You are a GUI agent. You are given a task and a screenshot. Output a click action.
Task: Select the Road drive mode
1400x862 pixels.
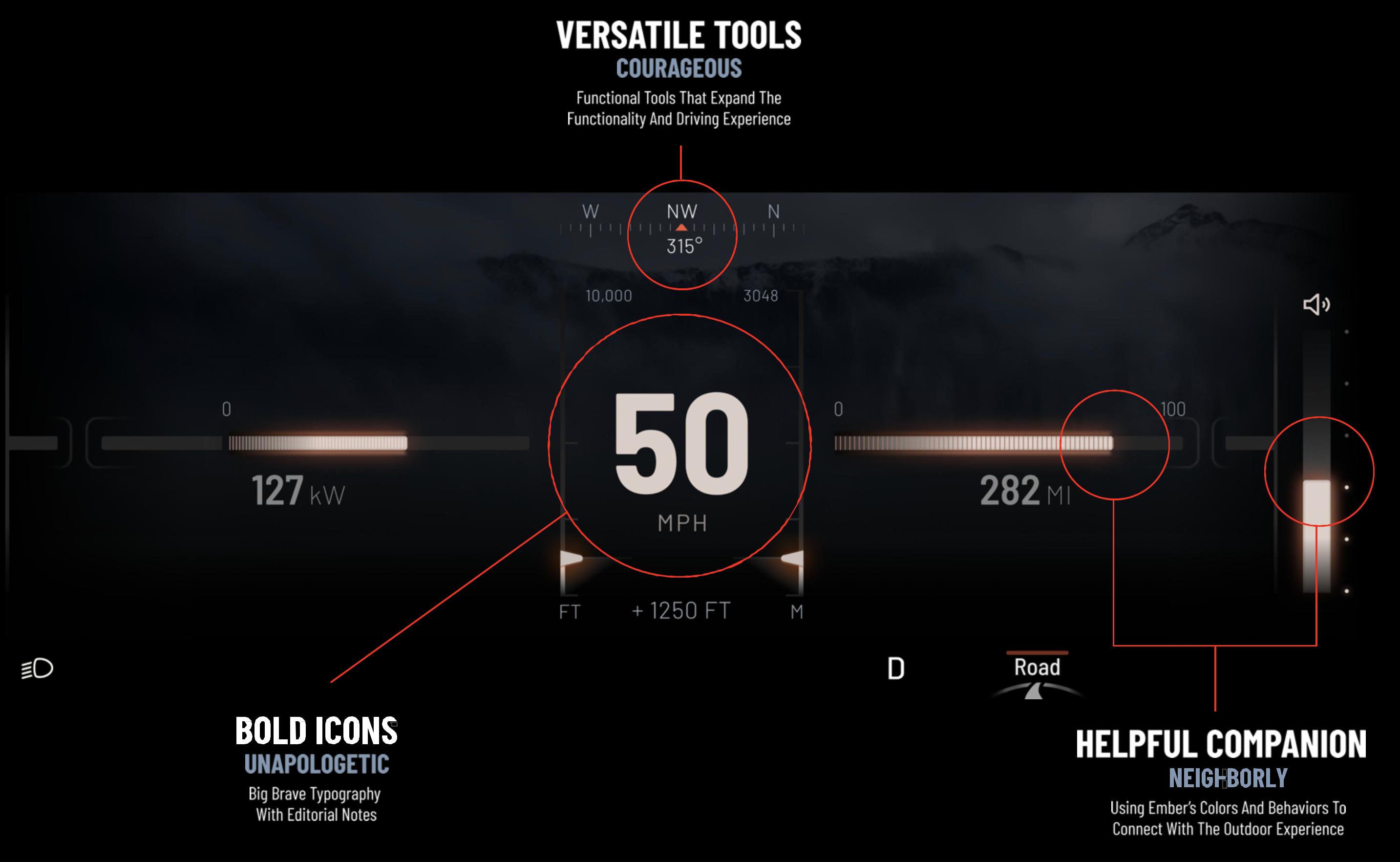coord(1037,668)
